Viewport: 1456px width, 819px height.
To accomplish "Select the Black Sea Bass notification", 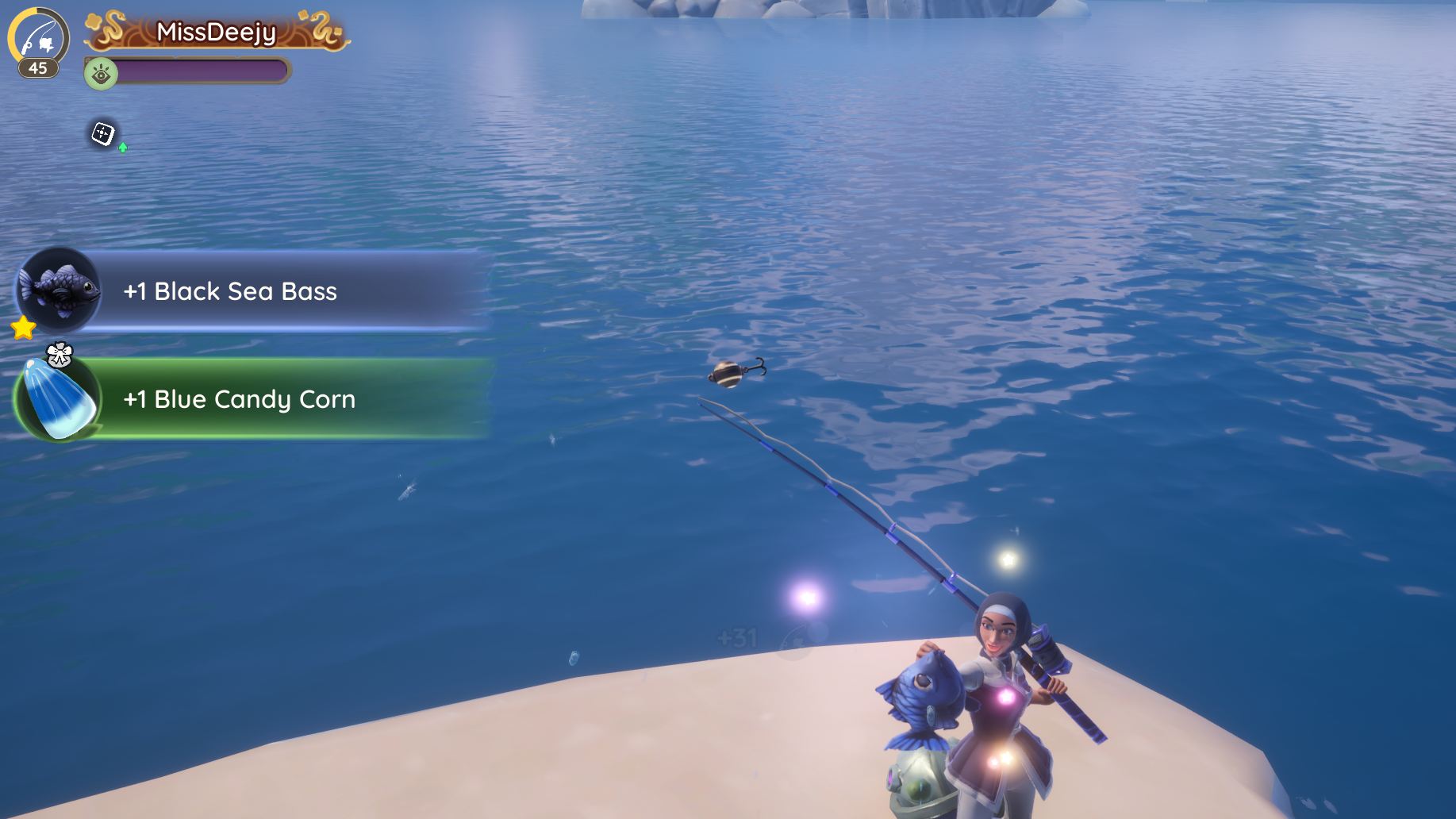I will coord(254,291).
